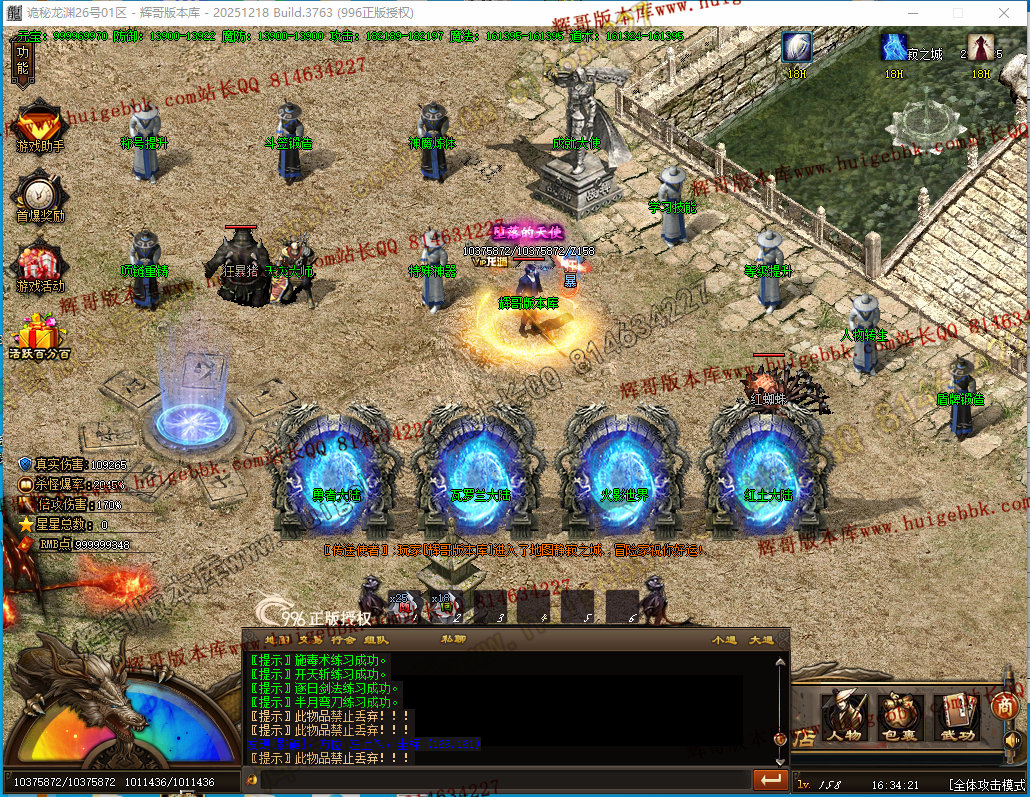Click the round 商 shop button

(x=1004, y=706)
